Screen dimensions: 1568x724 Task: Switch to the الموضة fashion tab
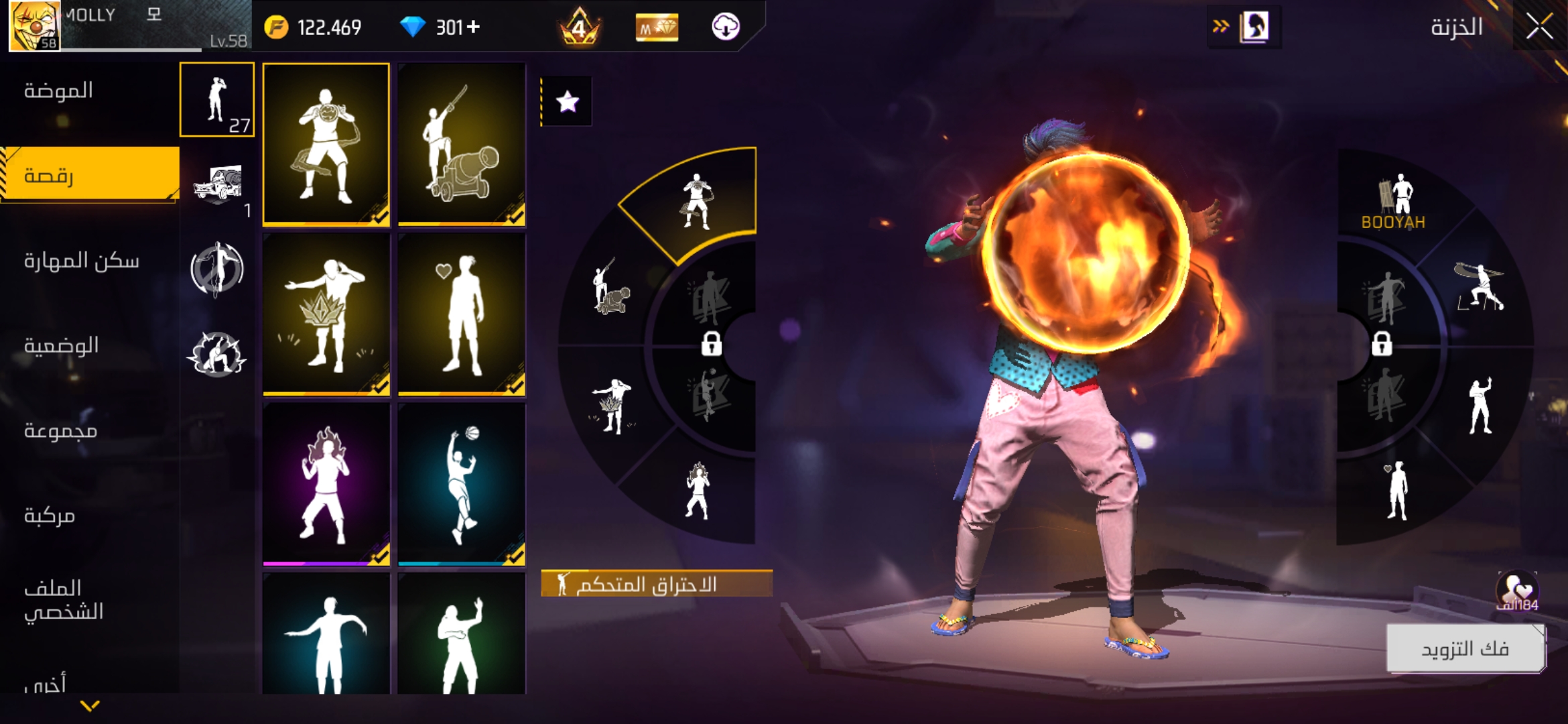click(x=59, y=90)
